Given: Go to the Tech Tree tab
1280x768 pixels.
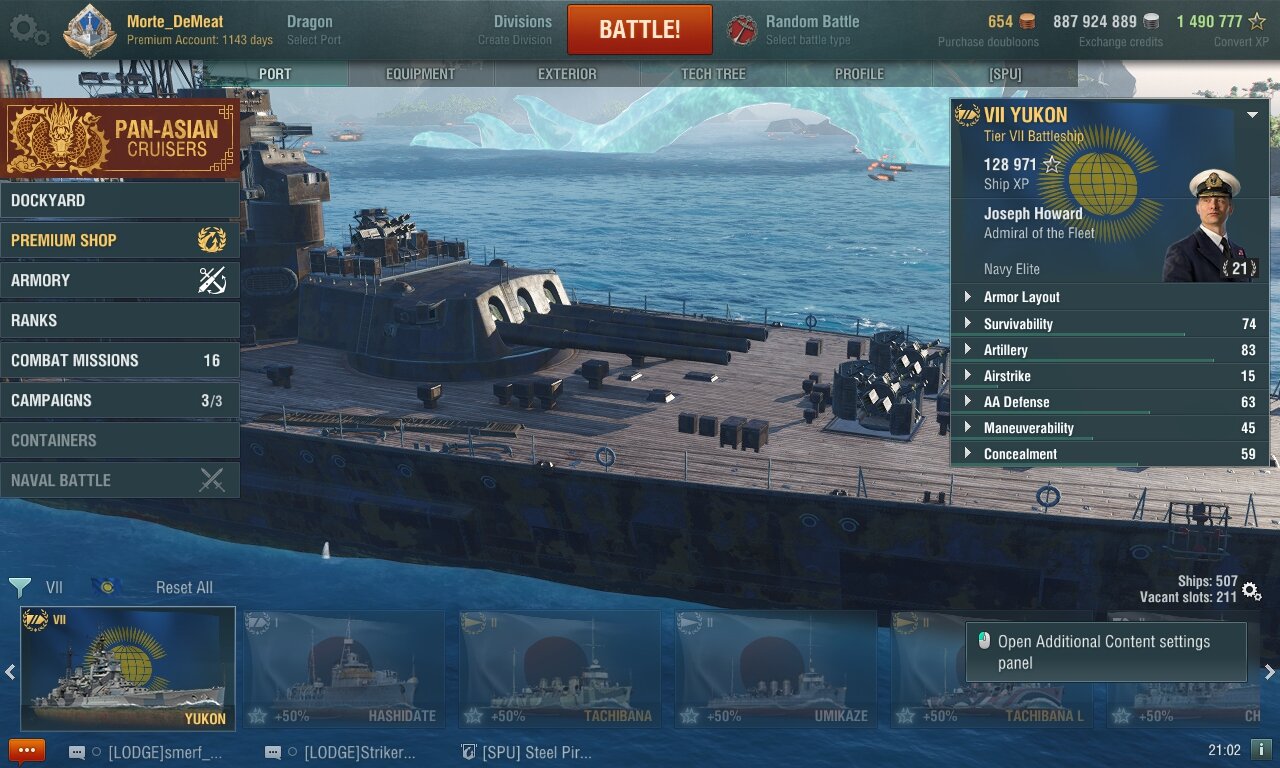Looking at the screenshot, I should (x=713, y=74).
